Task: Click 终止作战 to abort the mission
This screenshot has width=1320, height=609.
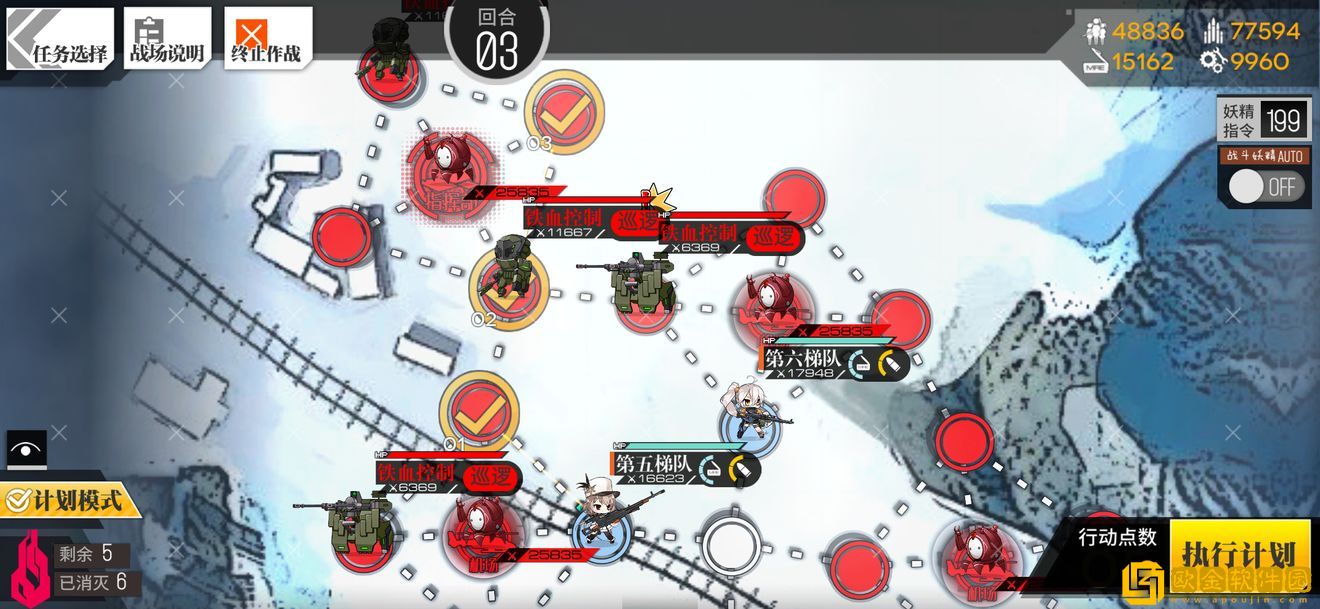Action: (x=266, y=40)
